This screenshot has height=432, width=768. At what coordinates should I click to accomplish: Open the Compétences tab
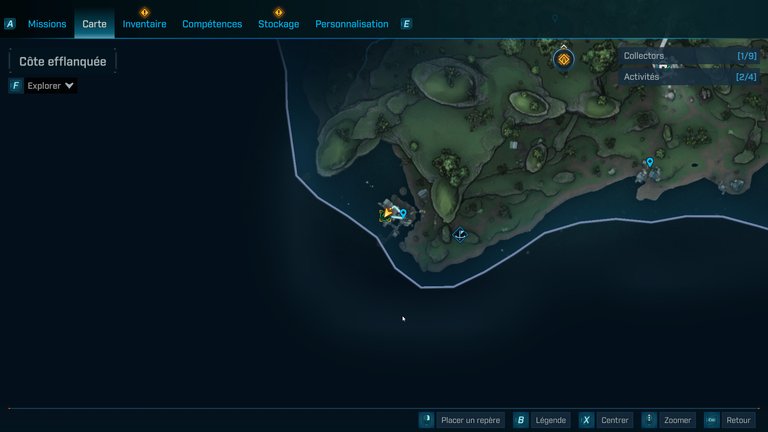(212, 24)
